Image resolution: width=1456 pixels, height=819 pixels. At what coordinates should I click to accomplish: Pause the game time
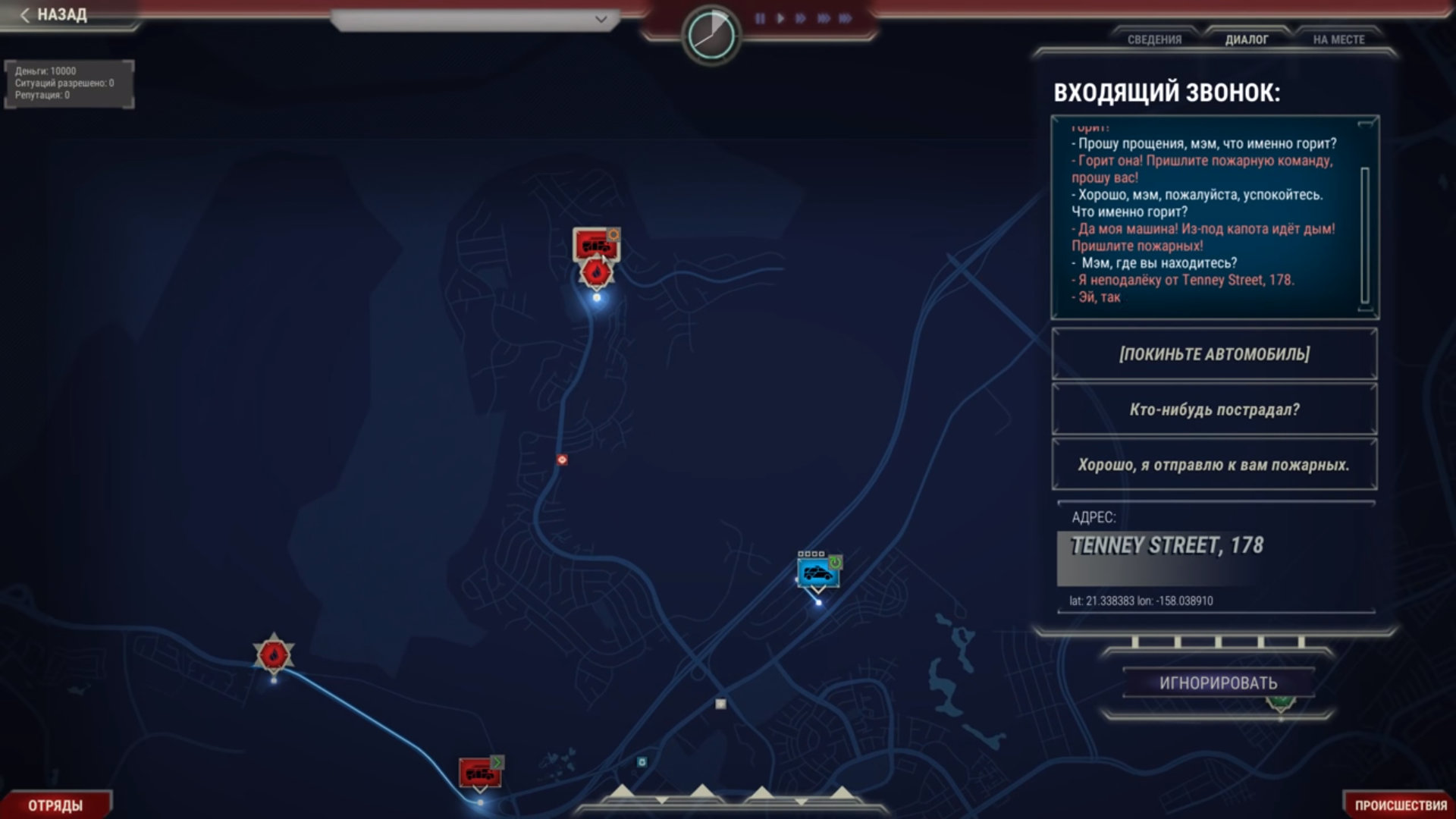[760, 18]
